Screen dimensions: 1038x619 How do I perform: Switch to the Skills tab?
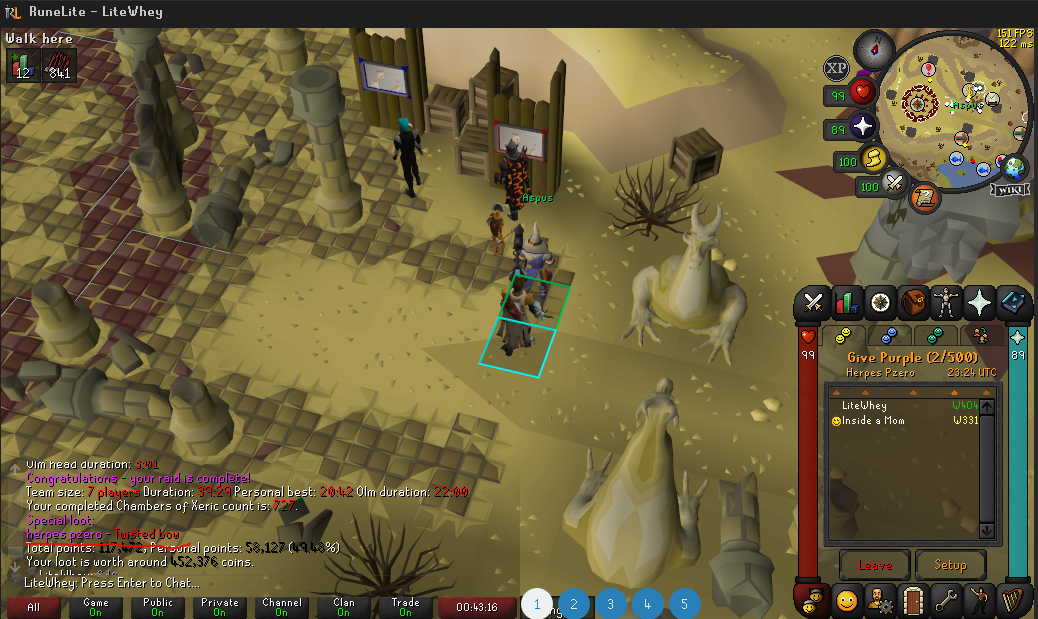click(x=847, y=301)
